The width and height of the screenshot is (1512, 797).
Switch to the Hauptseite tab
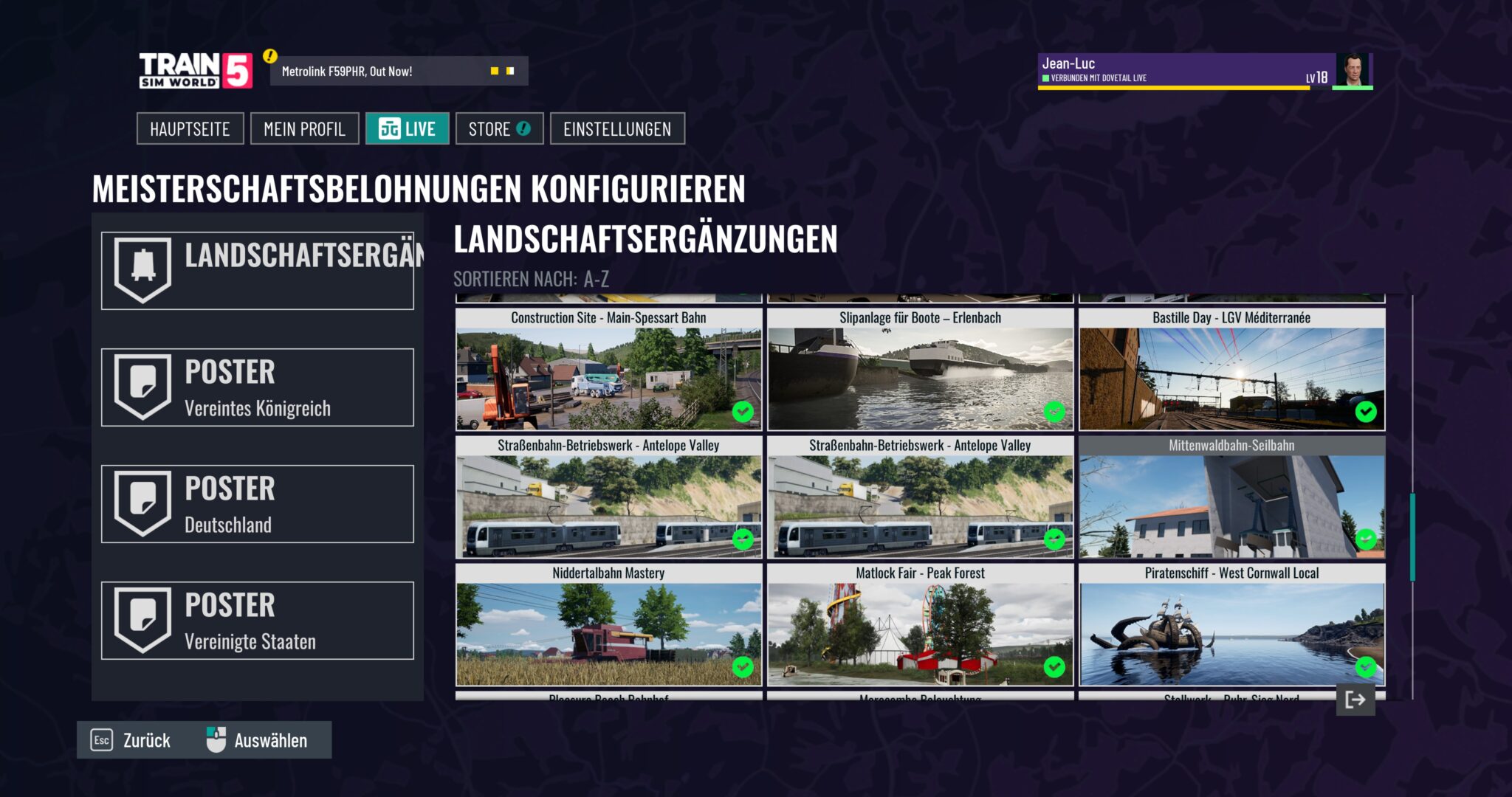(190, 128)
